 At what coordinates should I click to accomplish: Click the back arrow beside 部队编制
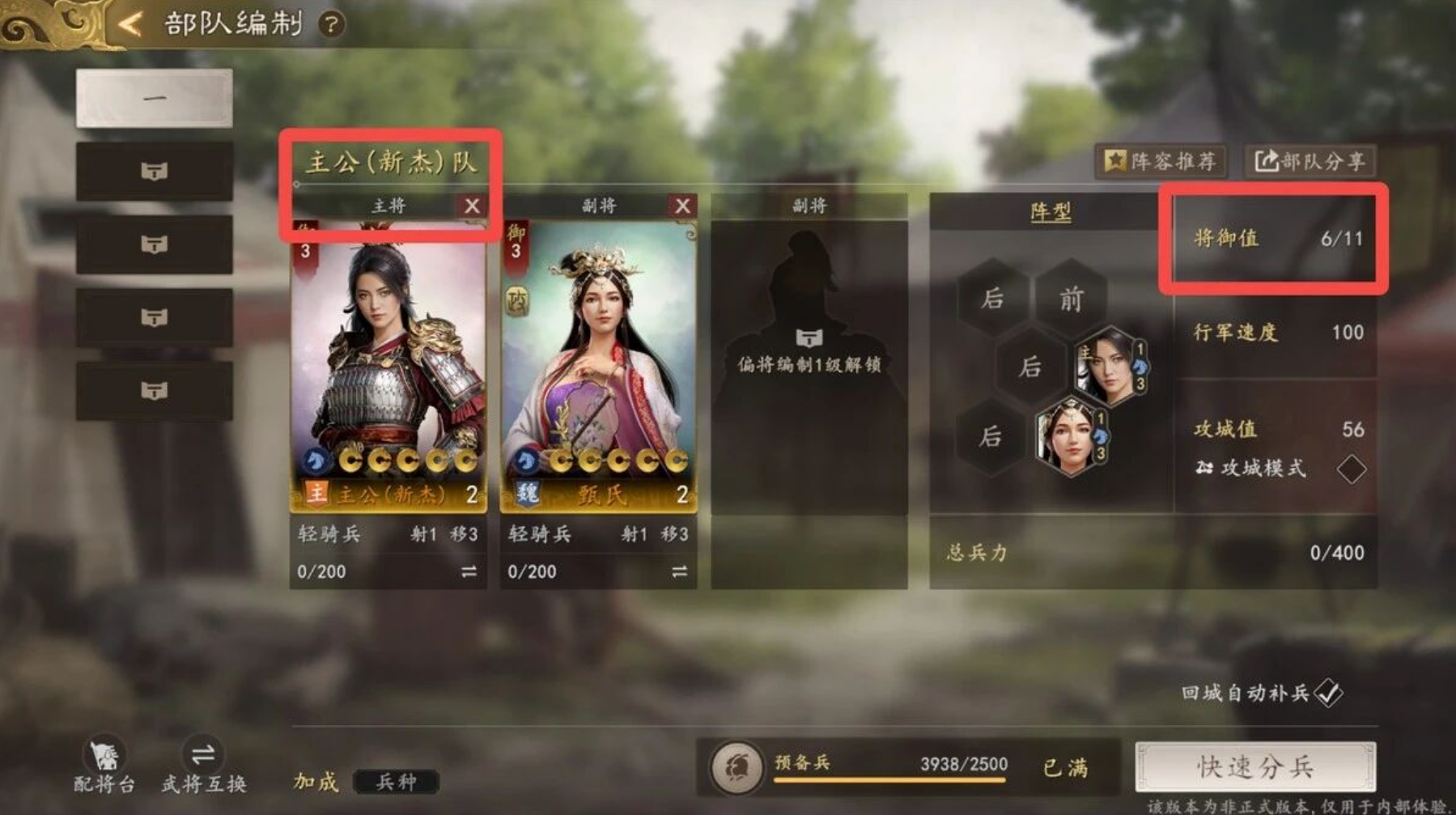pos(128,23)
